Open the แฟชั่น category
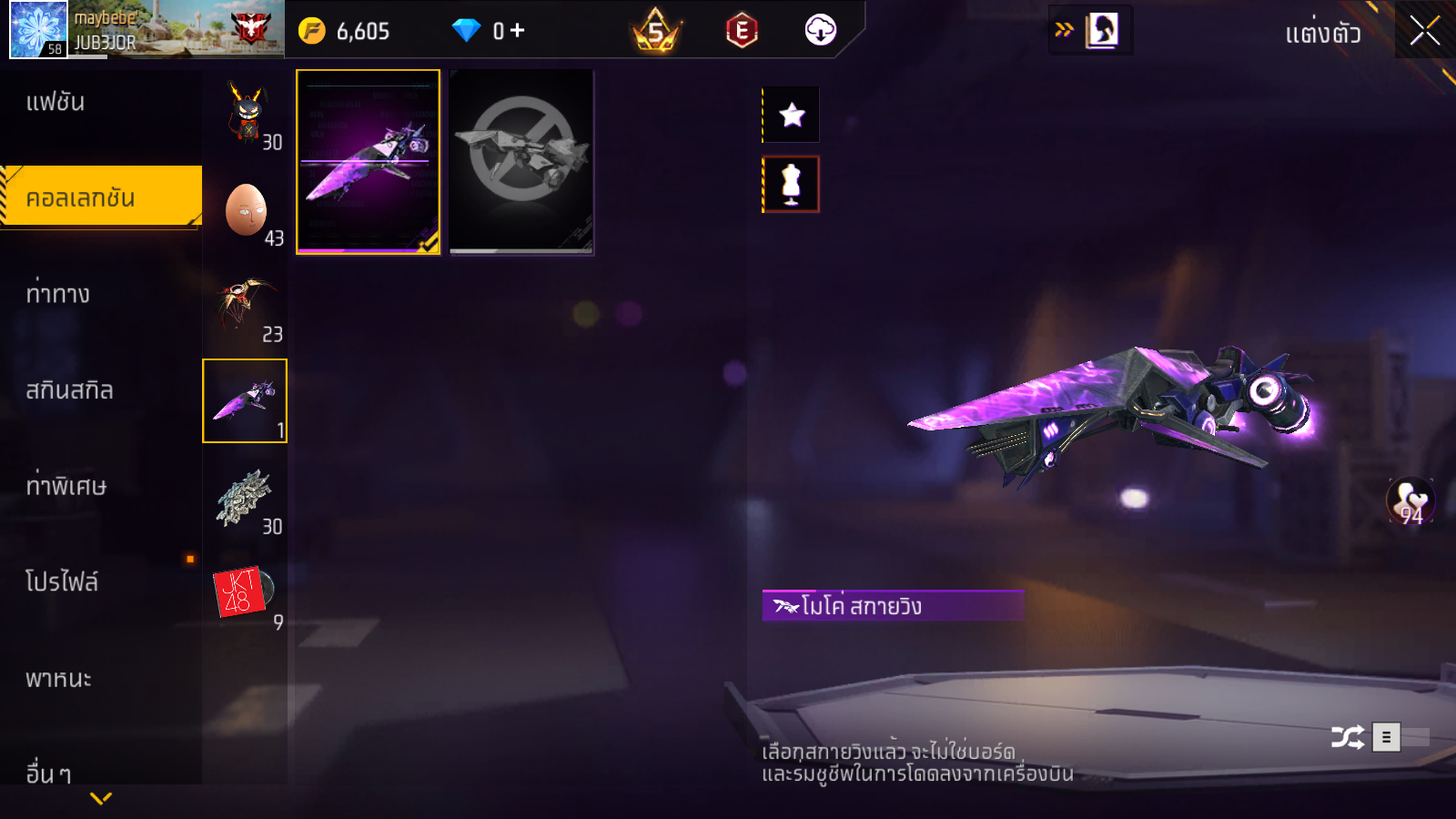Screen dimensions: 1456x819 click(56, 102)
